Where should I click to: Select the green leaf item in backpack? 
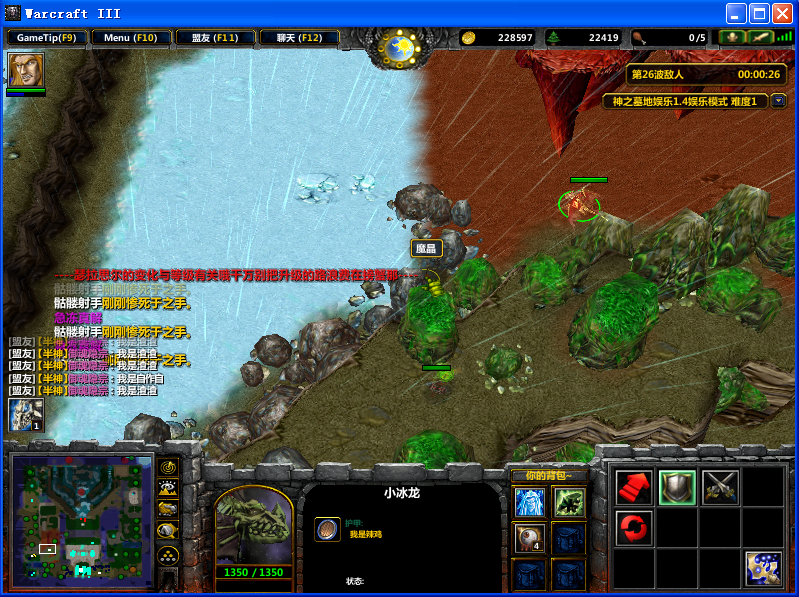(569, 502)
